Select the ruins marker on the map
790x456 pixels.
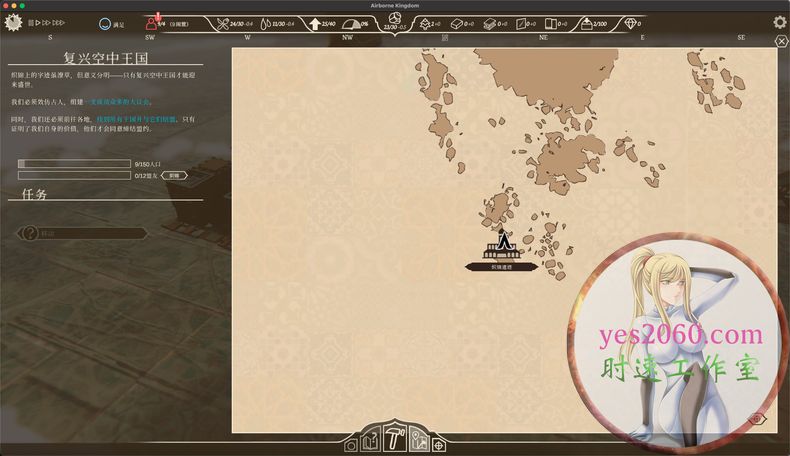pos(501,245)
